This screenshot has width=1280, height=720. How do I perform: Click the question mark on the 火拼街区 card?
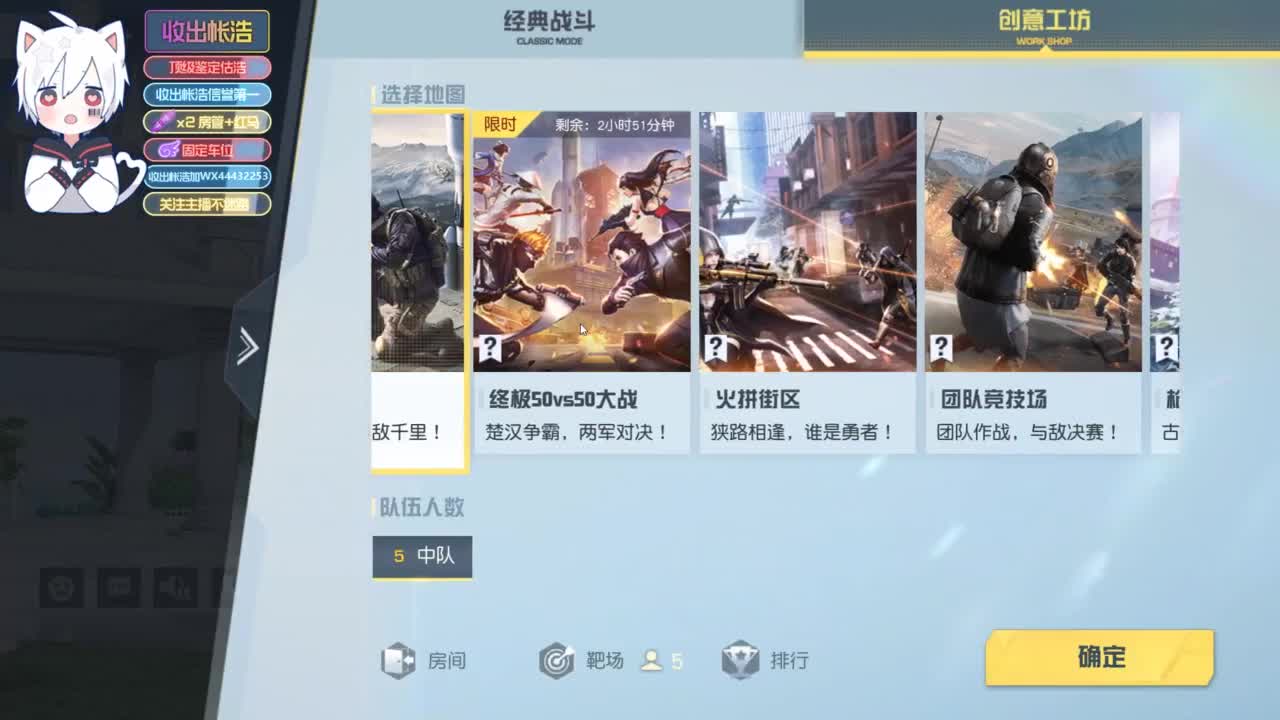coord(715,348)
